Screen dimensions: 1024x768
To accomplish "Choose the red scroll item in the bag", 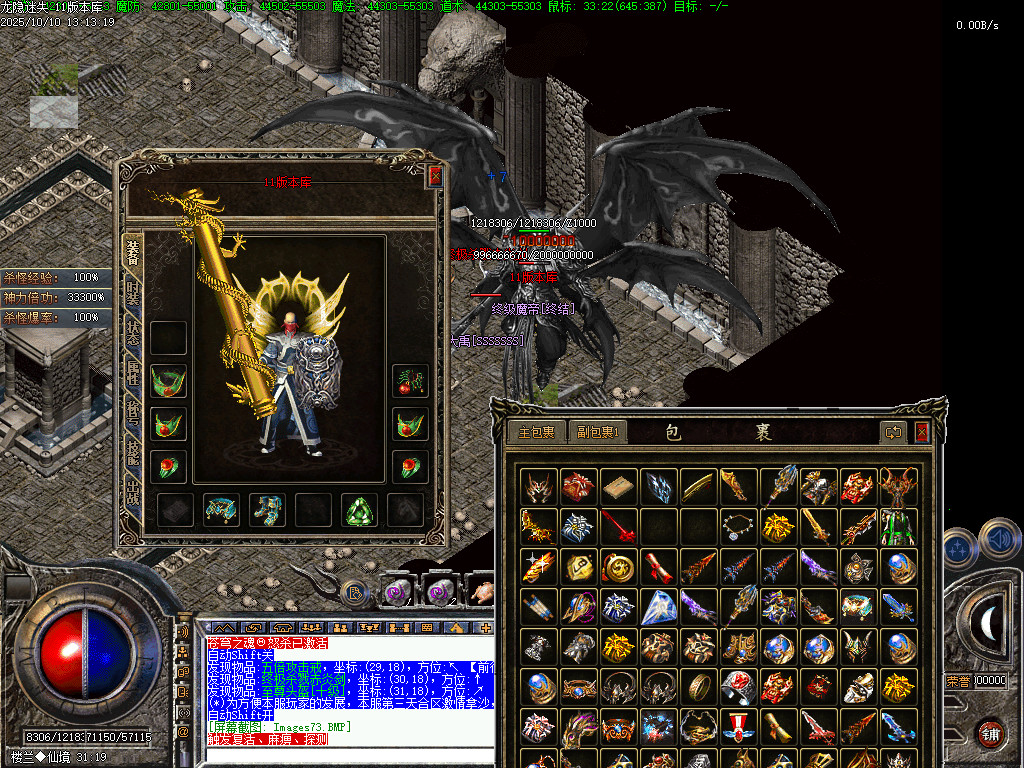I will 658,567.
